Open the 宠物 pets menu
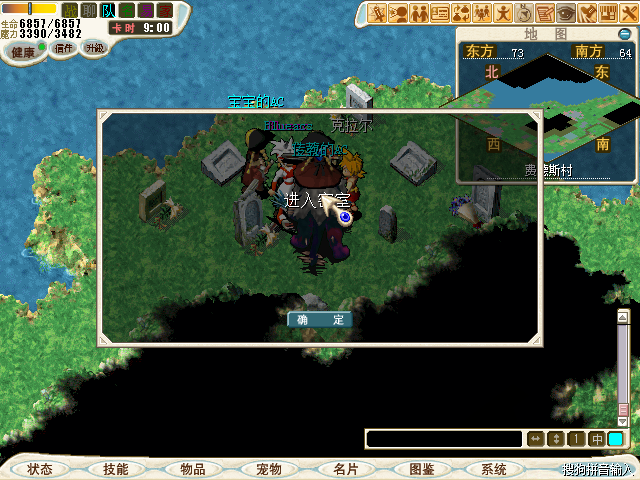 (x=268, y=469)
